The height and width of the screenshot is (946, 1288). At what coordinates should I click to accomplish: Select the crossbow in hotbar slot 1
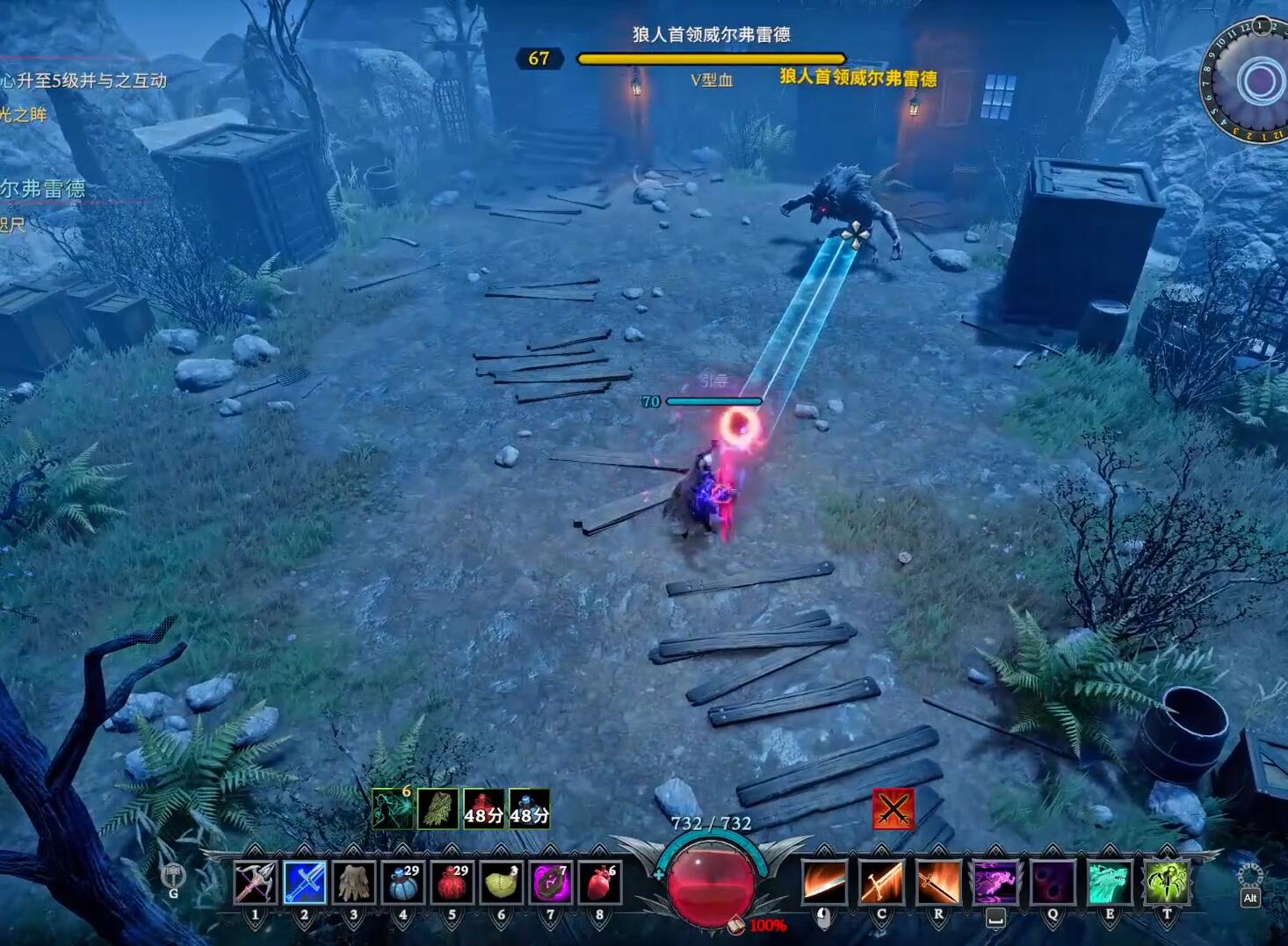(x=256, y=882)
